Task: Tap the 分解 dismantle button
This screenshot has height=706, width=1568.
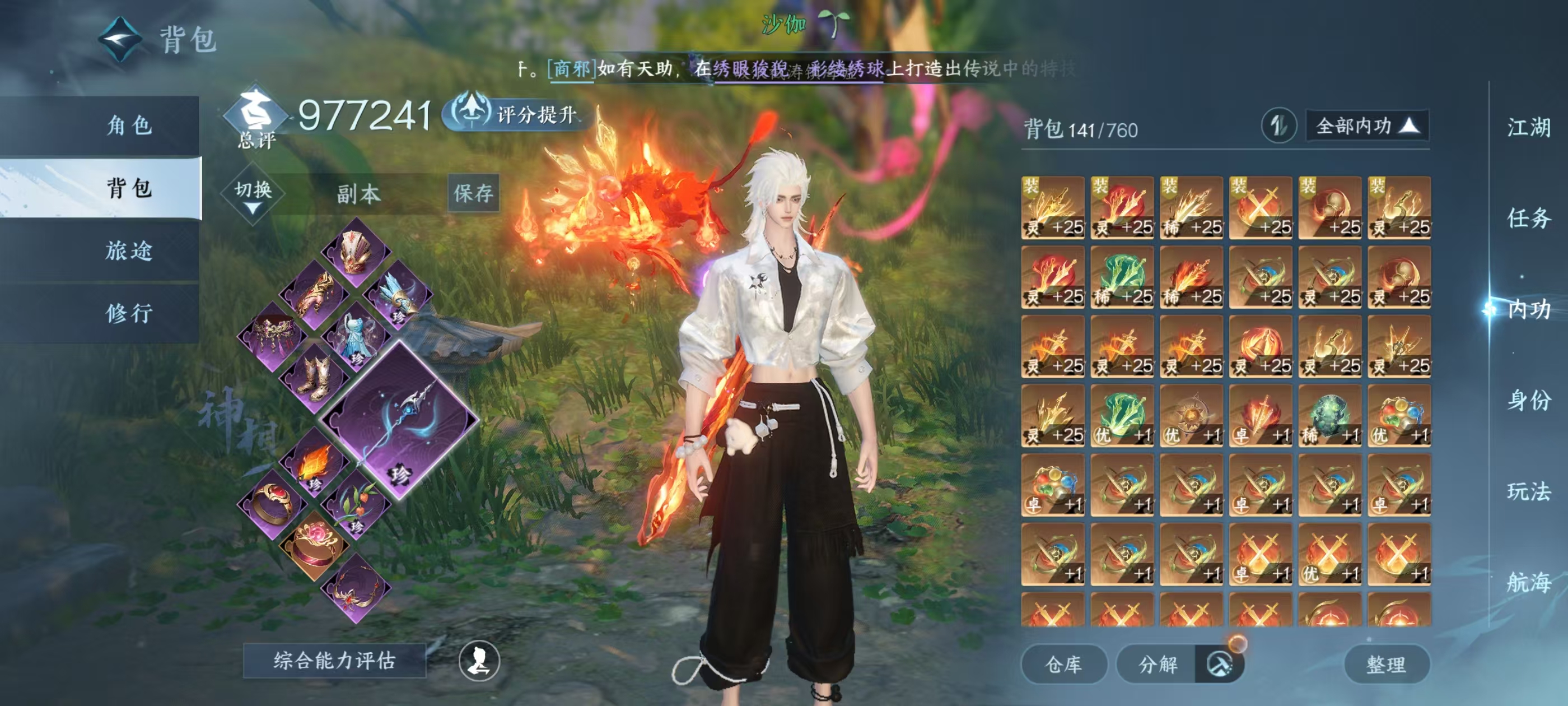Action: (1158, 664)
